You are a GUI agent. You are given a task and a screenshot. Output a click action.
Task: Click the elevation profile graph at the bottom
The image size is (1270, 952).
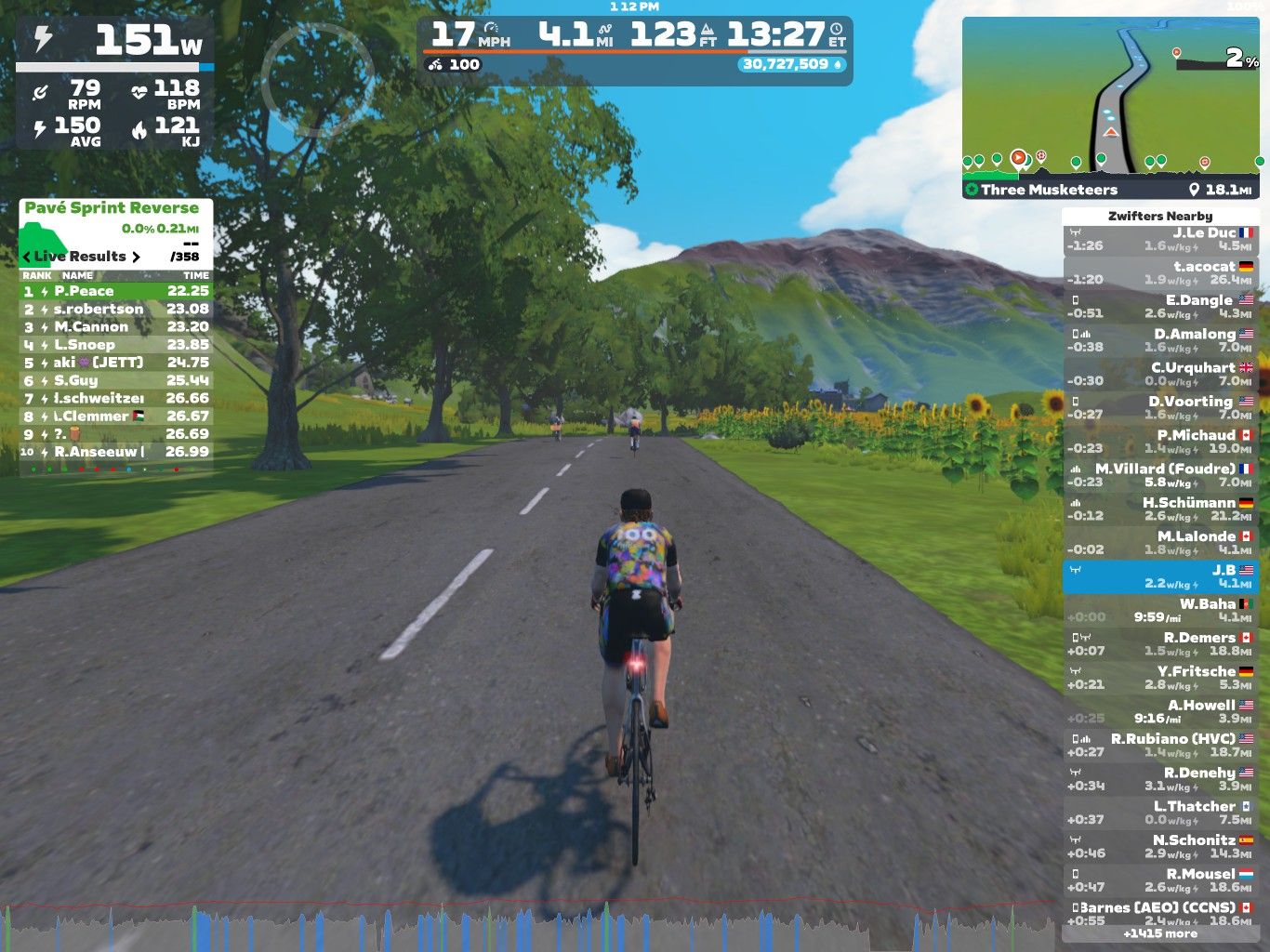pos(530,926)
